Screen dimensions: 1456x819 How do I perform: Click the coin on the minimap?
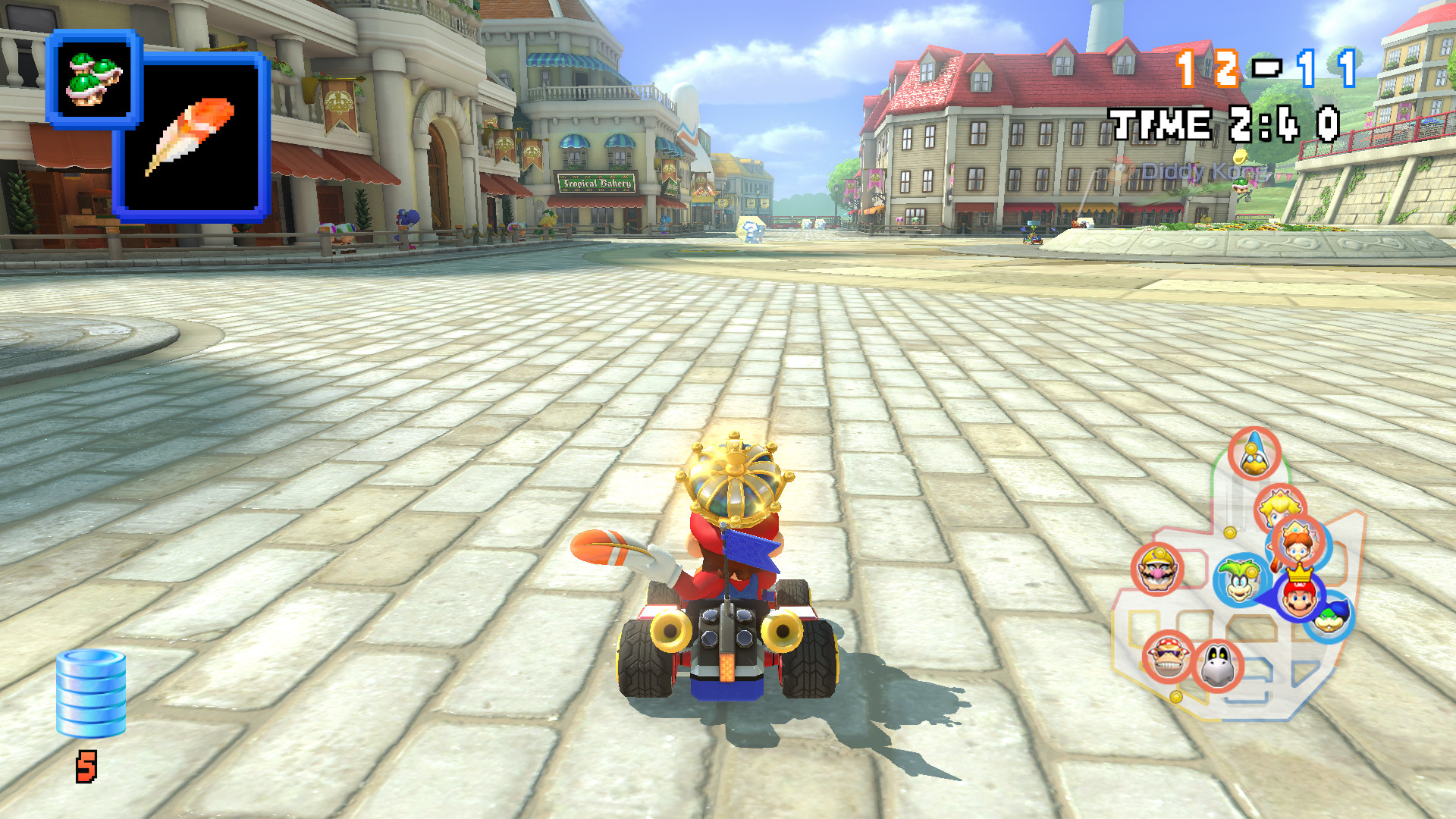pyautogui.click(x=1229, y=532)
